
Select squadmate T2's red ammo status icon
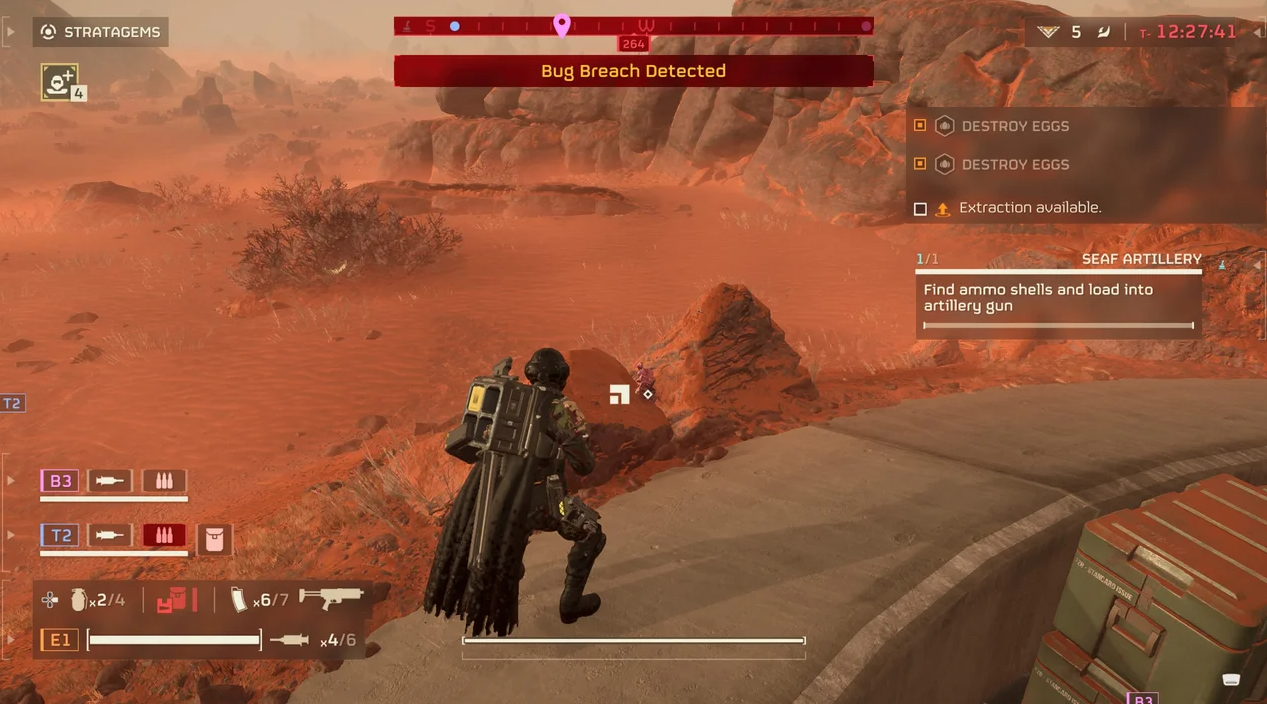[x=164, y=535]
